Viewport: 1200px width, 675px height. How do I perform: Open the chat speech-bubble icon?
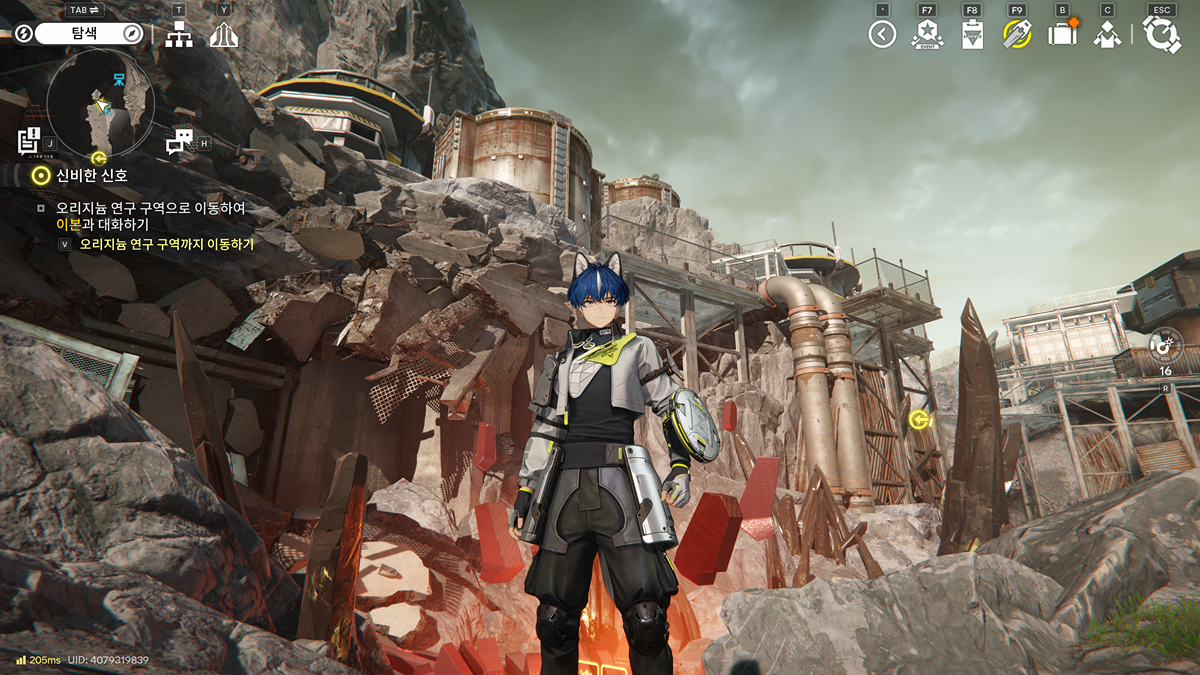(180, 142)
